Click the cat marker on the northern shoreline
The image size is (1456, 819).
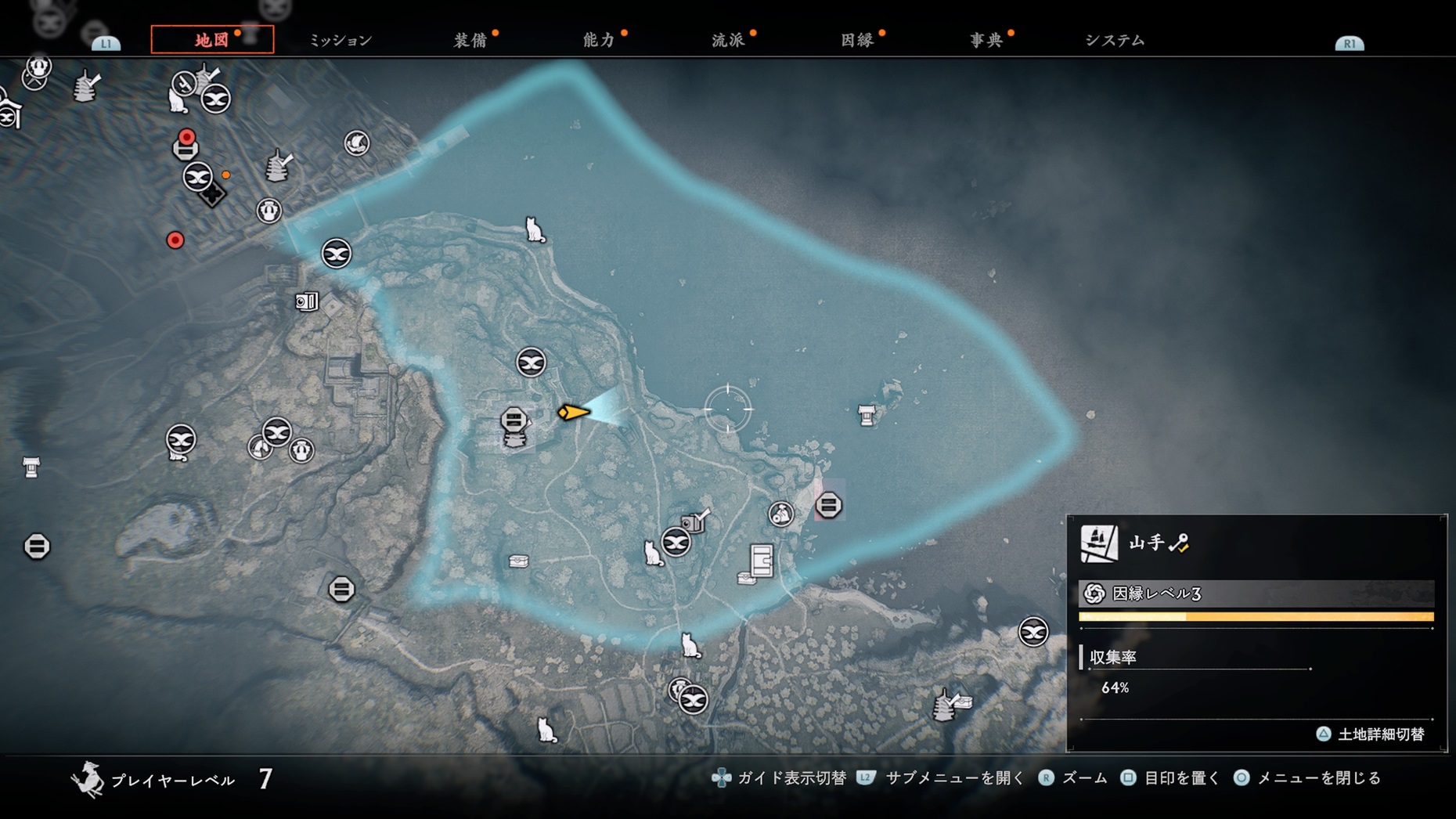coord(535,230)
